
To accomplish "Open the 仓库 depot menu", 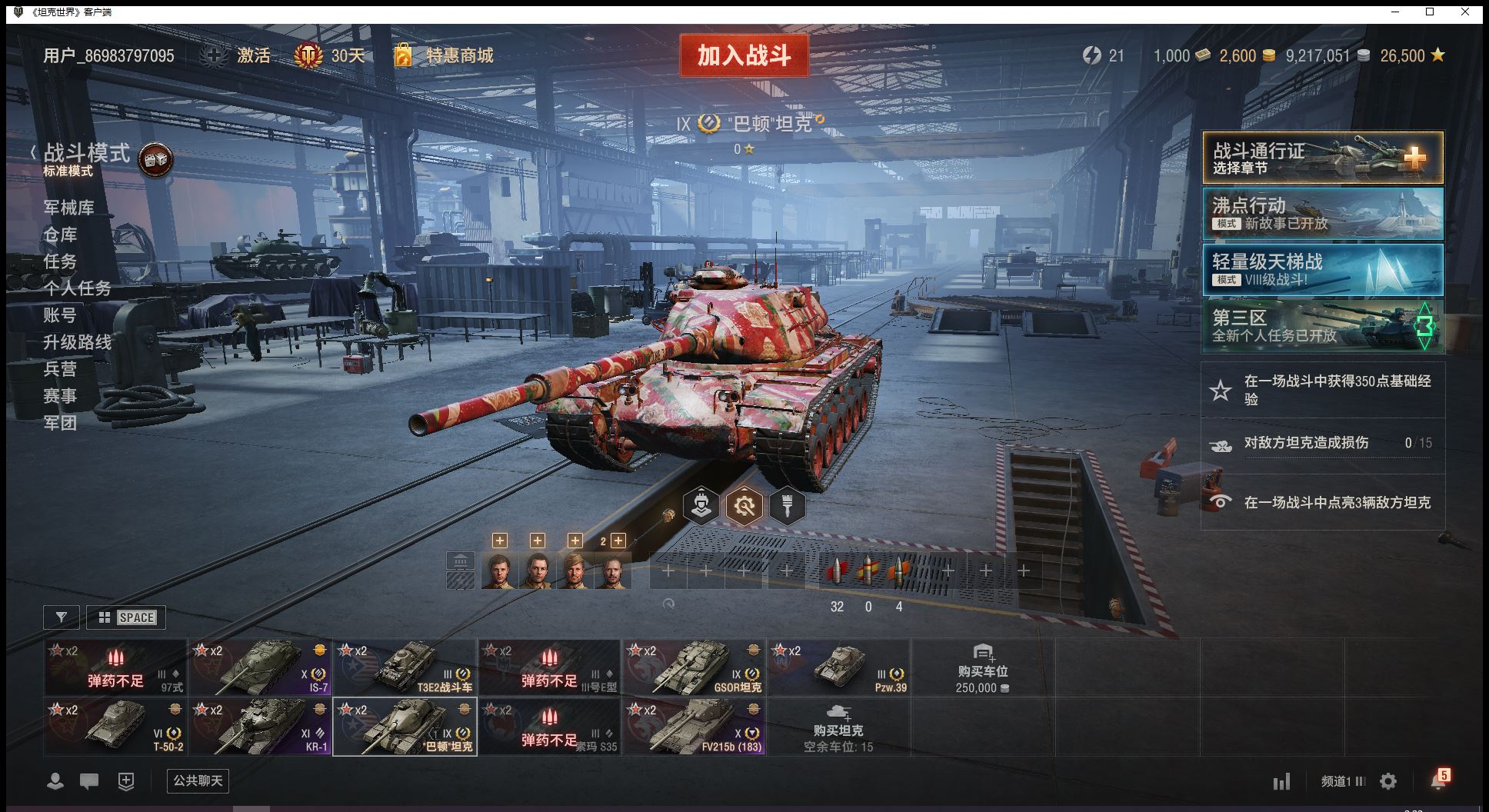I will coord(60,235).
